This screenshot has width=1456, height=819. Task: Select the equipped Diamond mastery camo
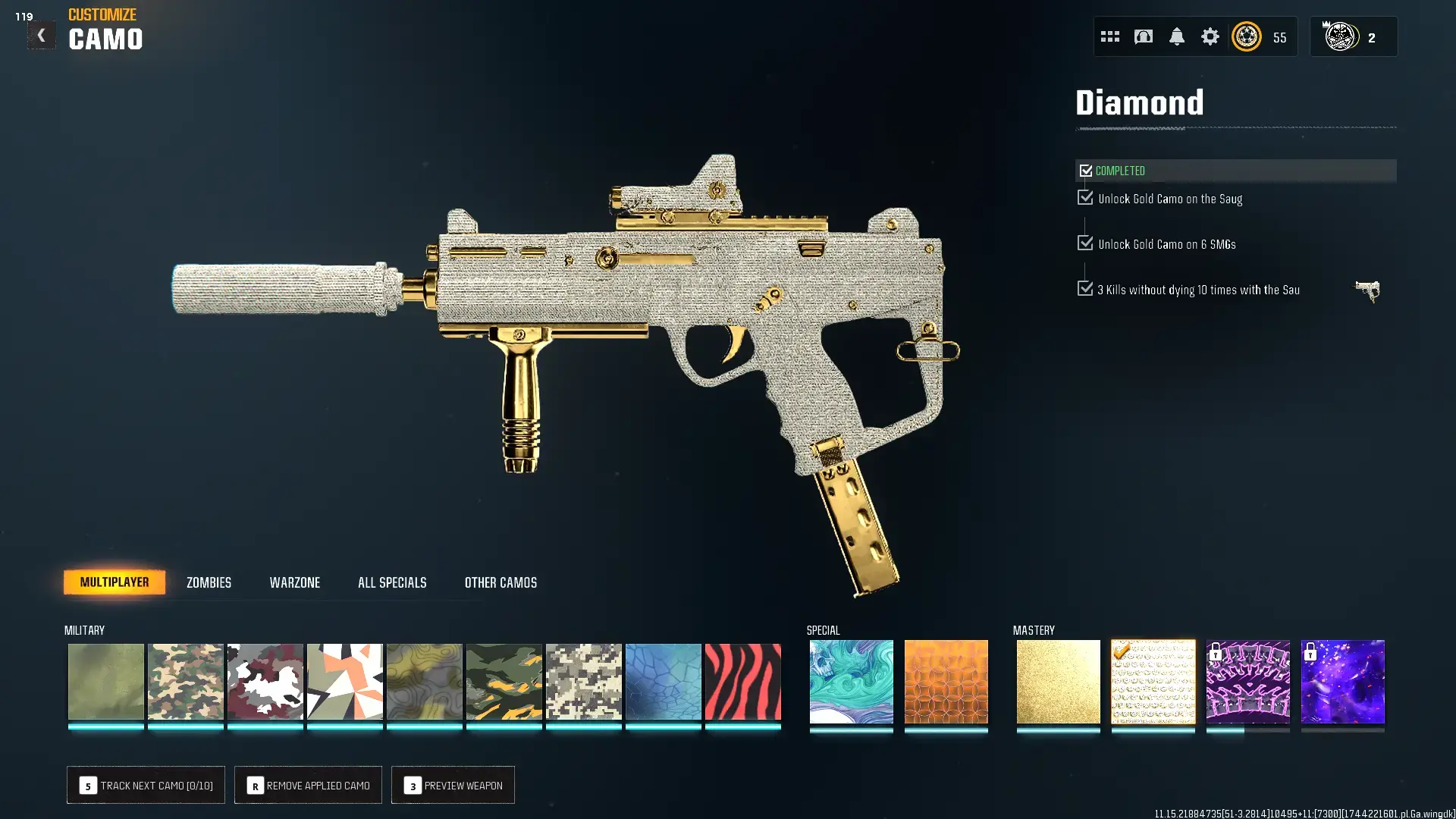[1153, 682]
